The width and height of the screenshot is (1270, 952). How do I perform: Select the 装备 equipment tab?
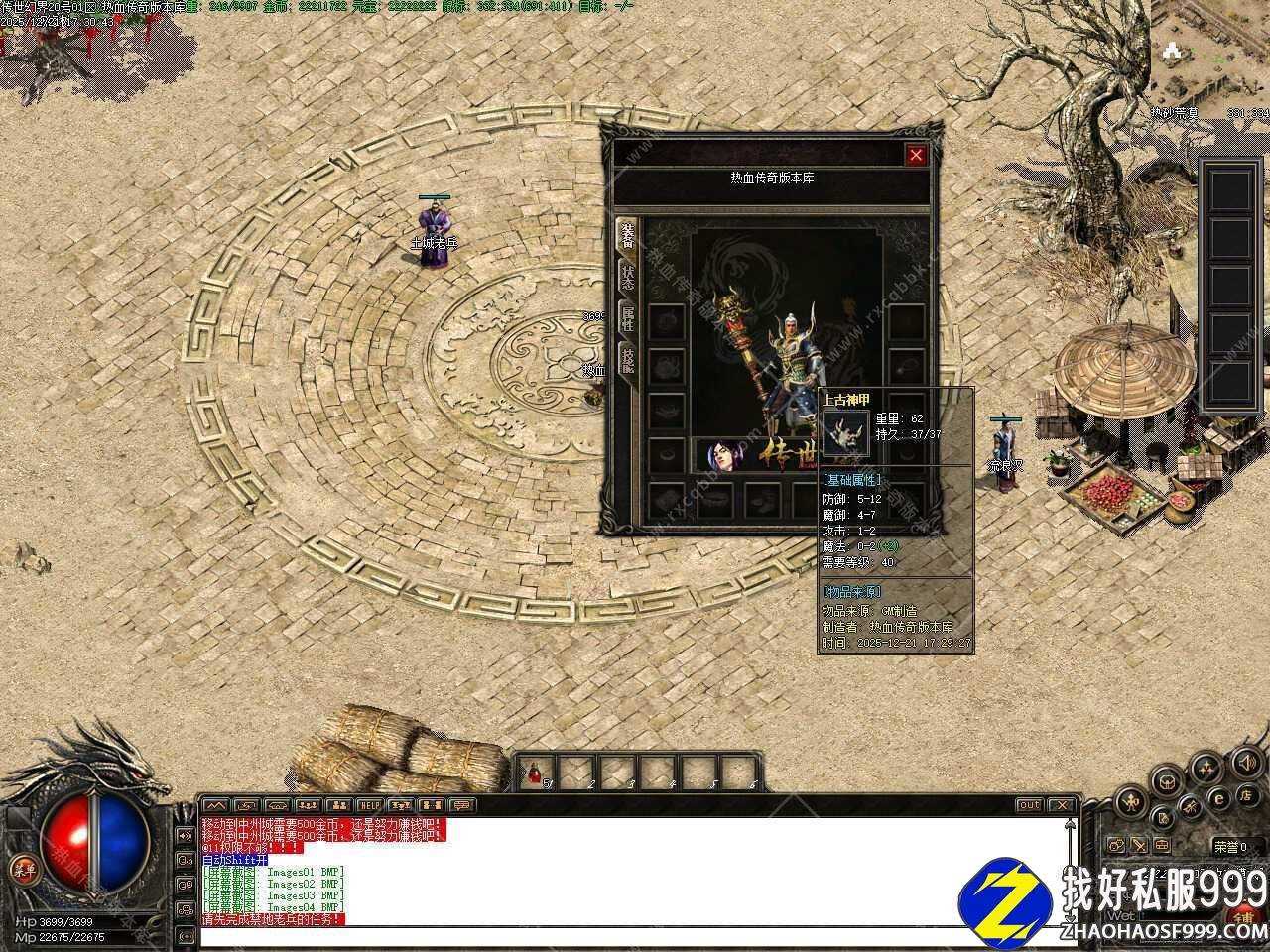(x=627, y=236)
